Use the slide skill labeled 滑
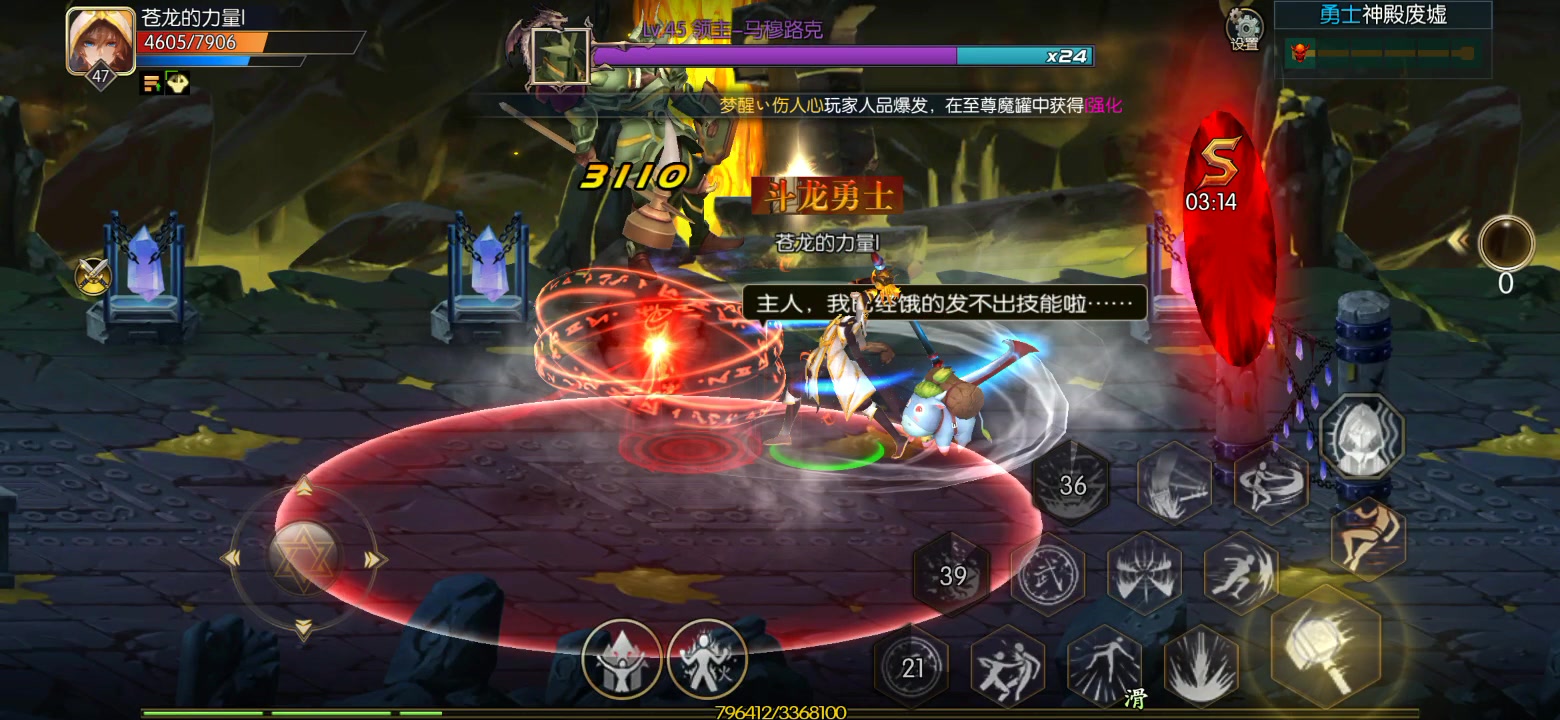The height and width of the screenshot is (720, 1560). click(x=1105, y=665)
